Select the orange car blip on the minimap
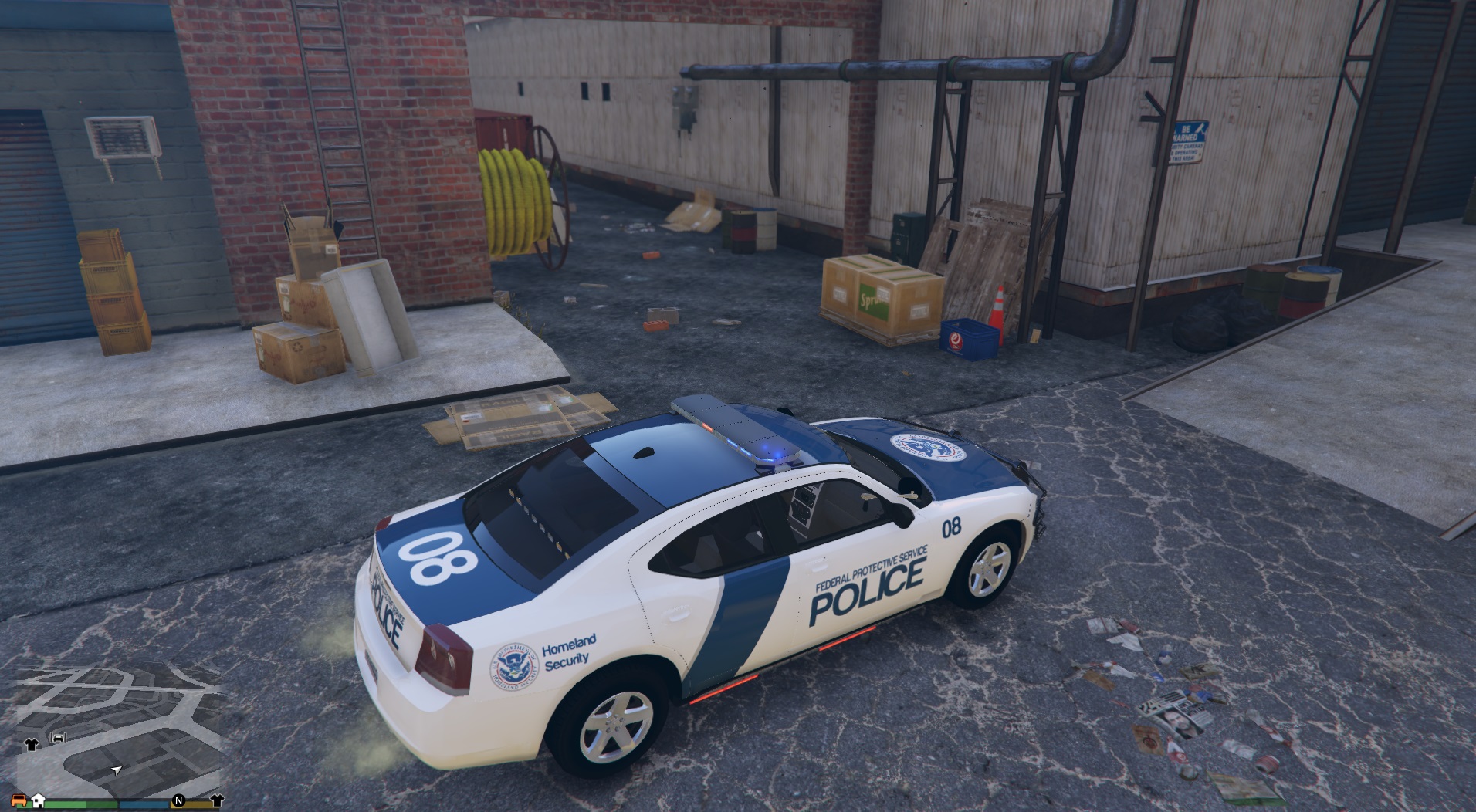The width and height of the screenshot is (1476, 812). [x=20, y=800]
